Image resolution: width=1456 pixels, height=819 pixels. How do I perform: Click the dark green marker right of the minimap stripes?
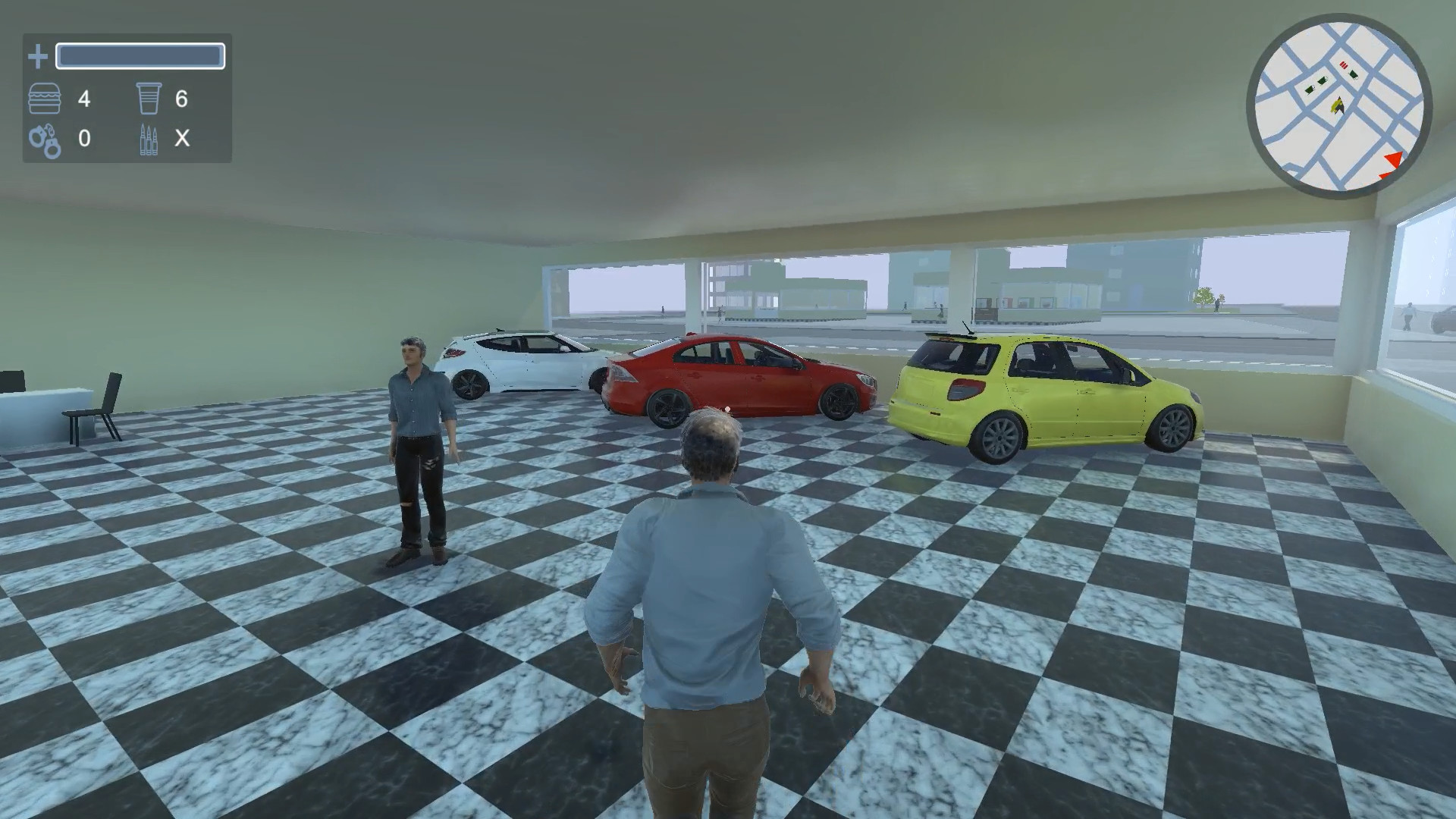(1353, 74)
